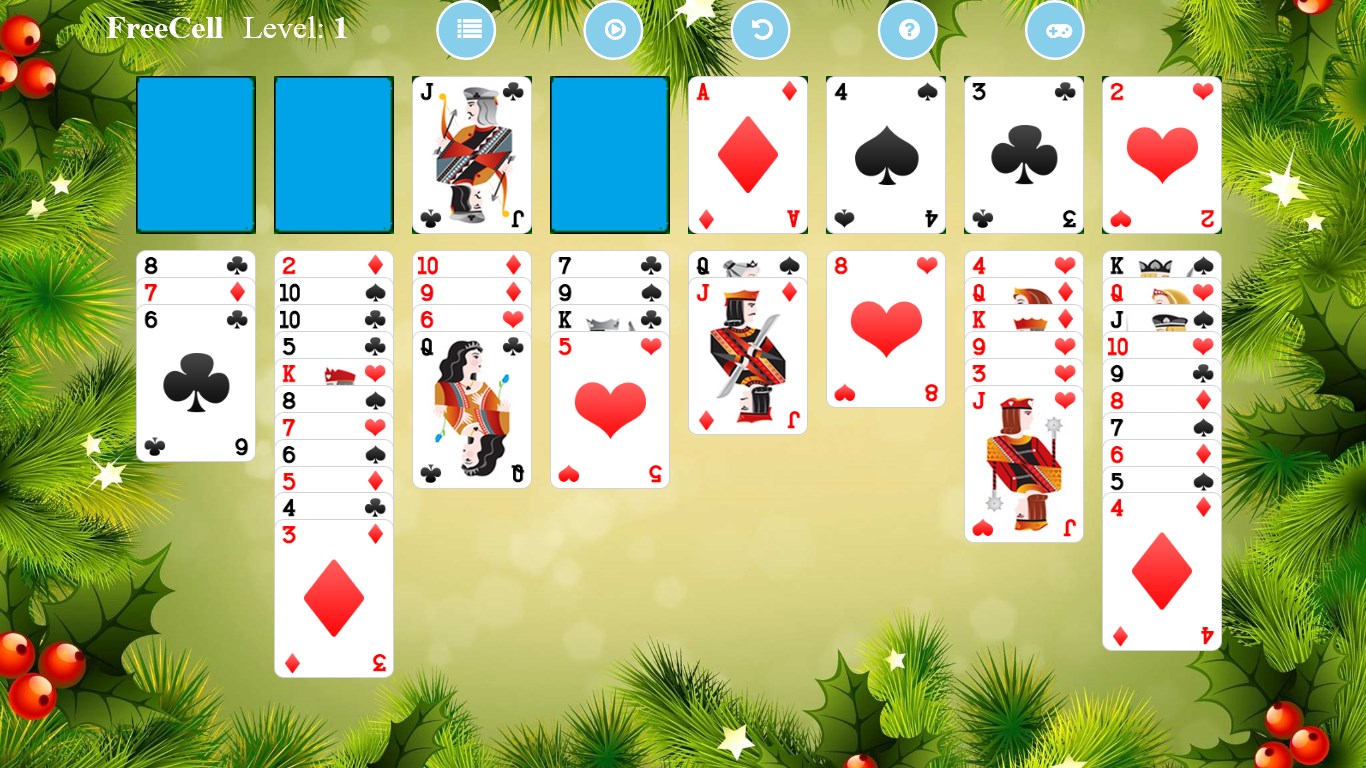The image size is (1366, 768).
Task: Select the Jack of Clubs in the free cell
Action: click(471, 155)
